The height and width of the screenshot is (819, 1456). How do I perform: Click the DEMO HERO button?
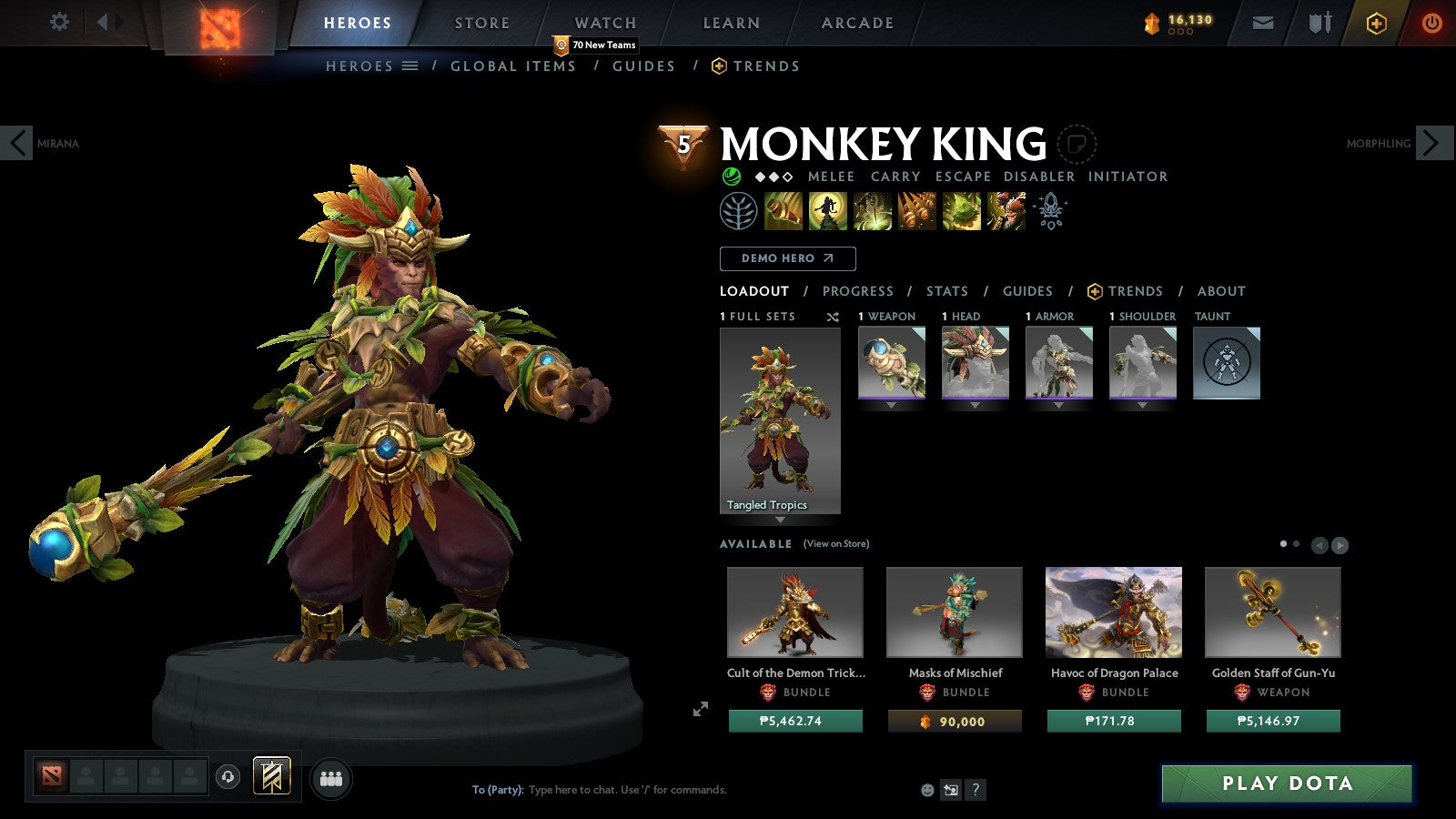point(787,258)
